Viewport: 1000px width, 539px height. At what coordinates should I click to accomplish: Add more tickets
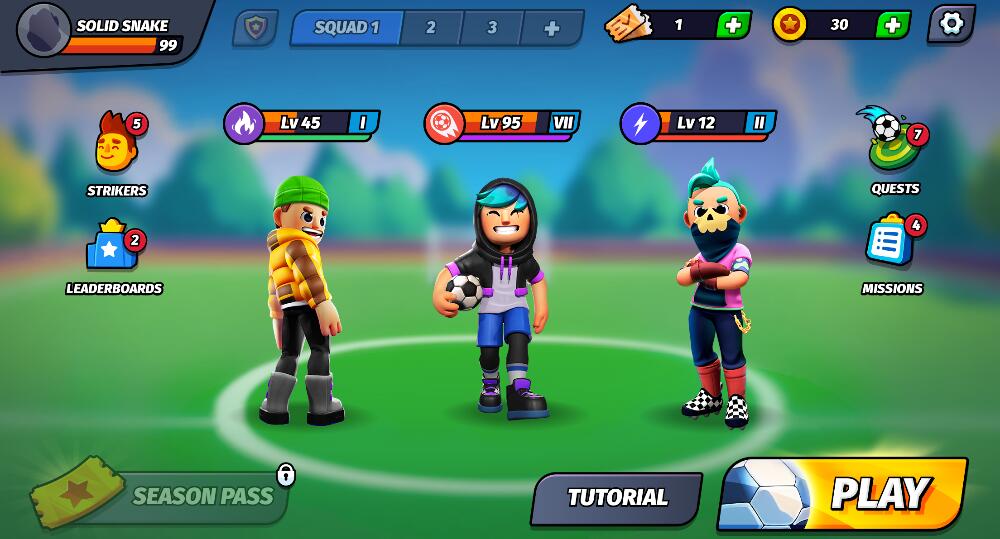tap(733, 25)
